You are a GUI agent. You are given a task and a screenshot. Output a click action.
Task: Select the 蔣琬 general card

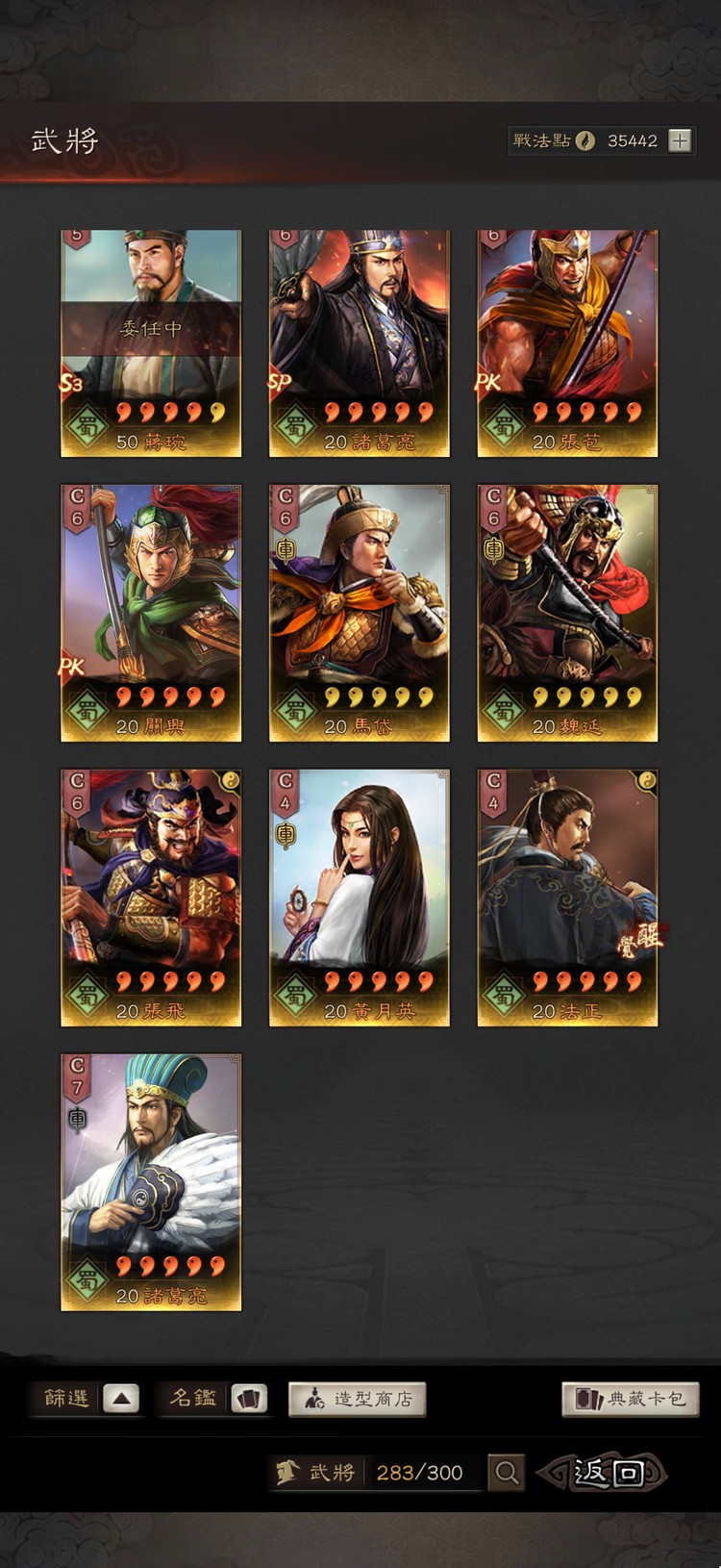point(151,342)
